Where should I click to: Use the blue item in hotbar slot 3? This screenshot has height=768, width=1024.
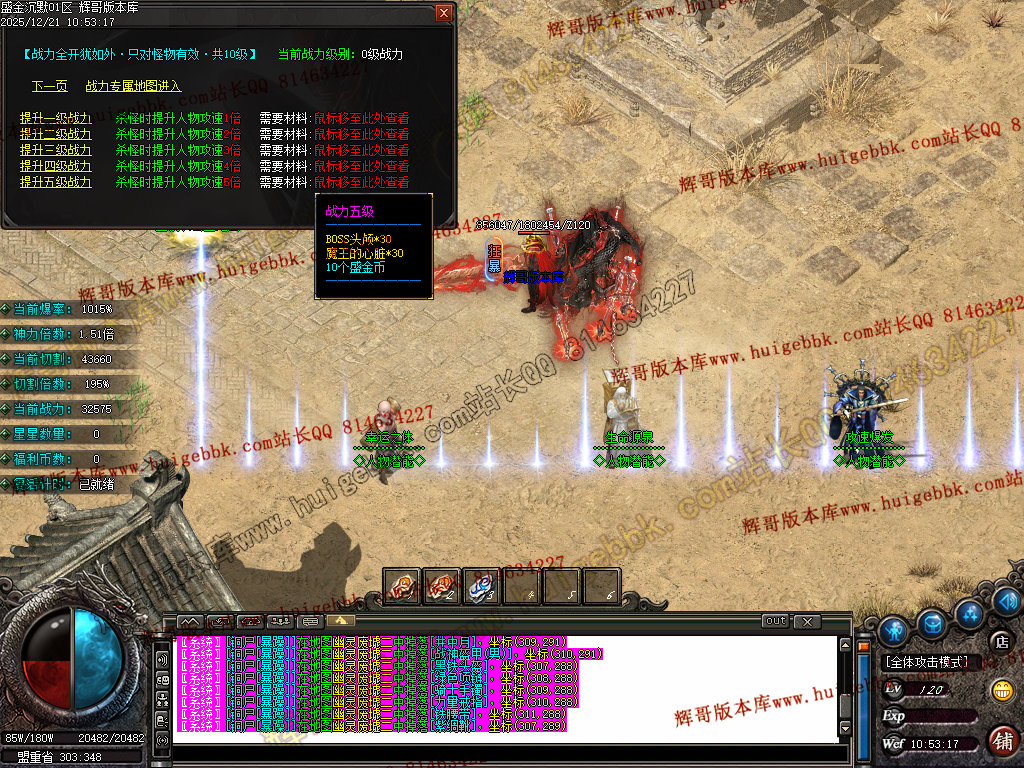tap(481, 587)
